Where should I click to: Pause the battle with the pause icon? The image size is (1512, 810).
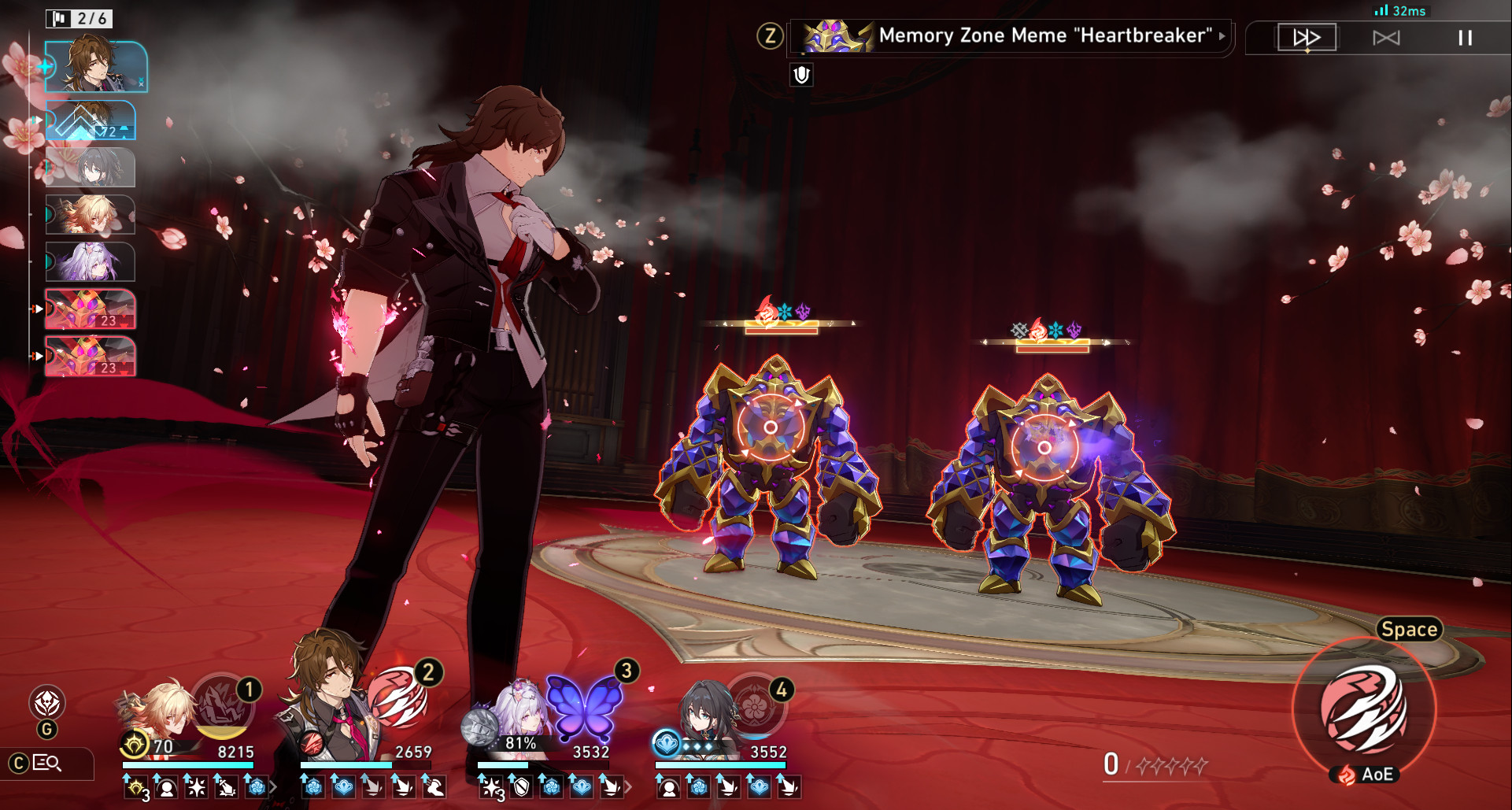coord(1463,37)
